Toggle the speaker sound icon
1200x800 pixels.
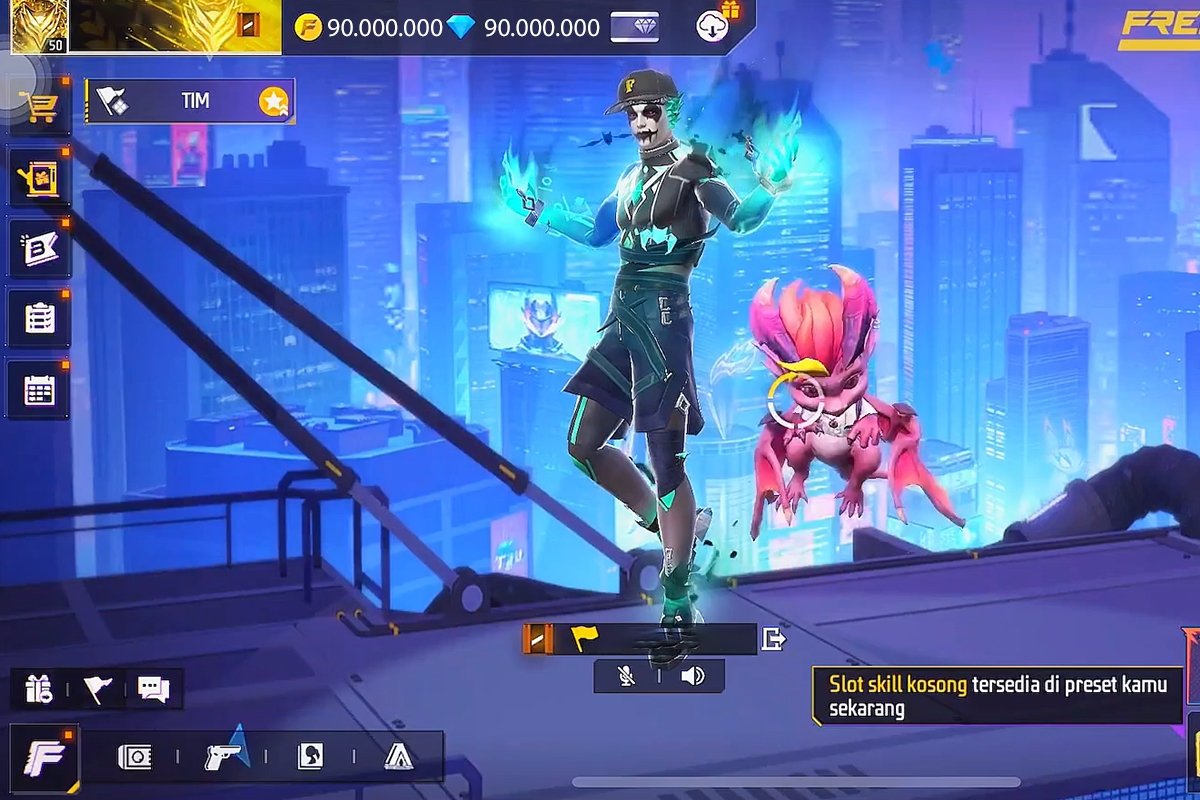[692, 676]
